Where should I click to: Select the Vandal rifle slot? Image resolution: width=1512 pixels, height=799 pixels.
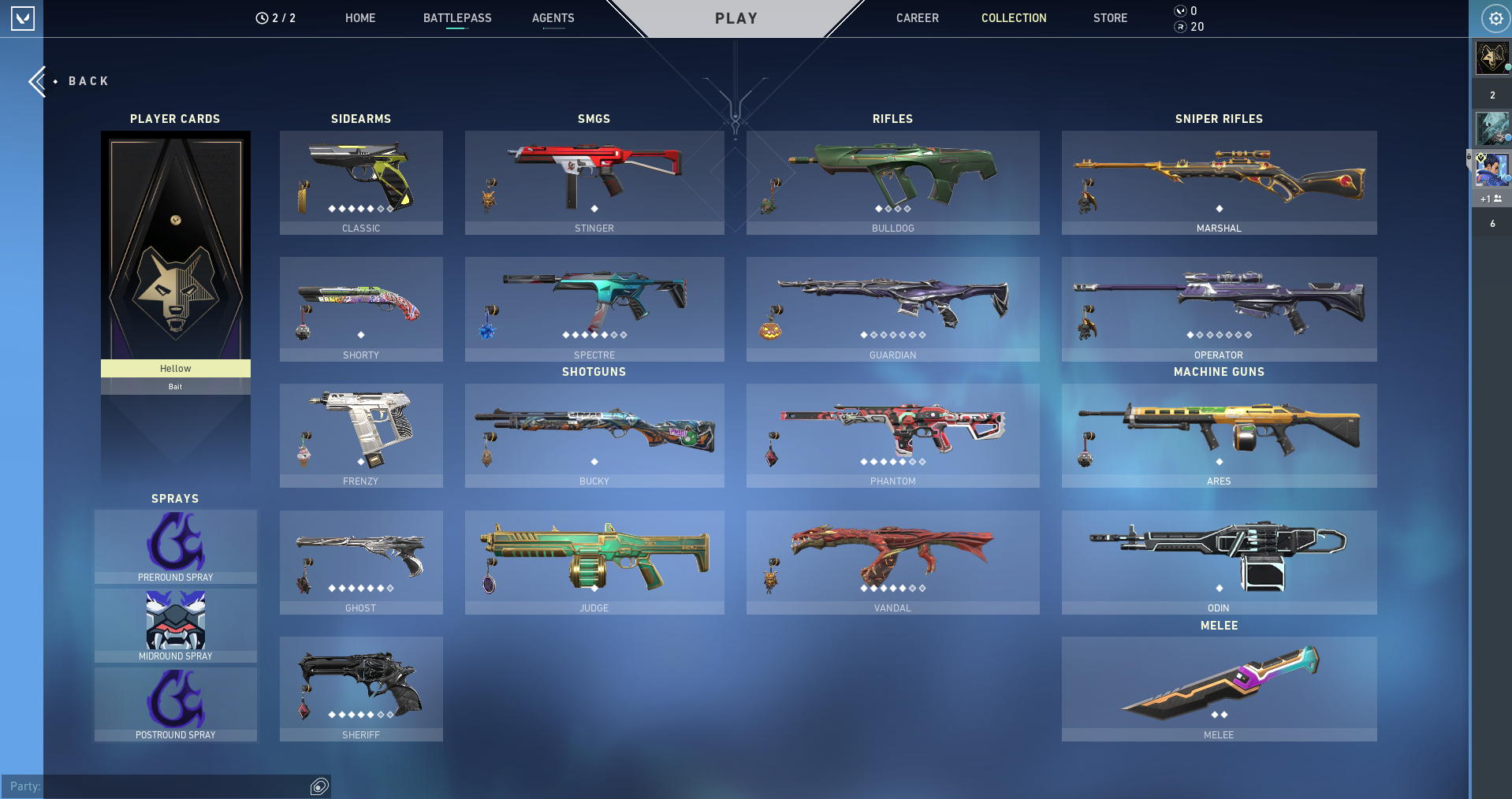tap(892, 563)
